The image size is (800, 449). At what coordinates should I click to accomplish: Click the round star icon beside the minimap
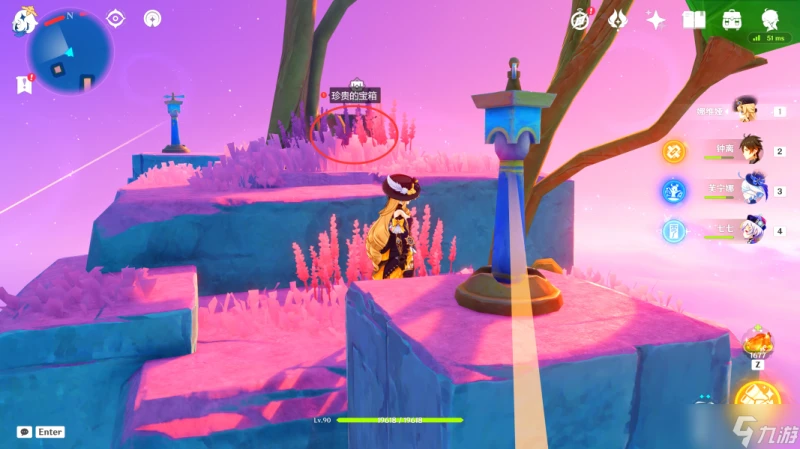(152, 18)
